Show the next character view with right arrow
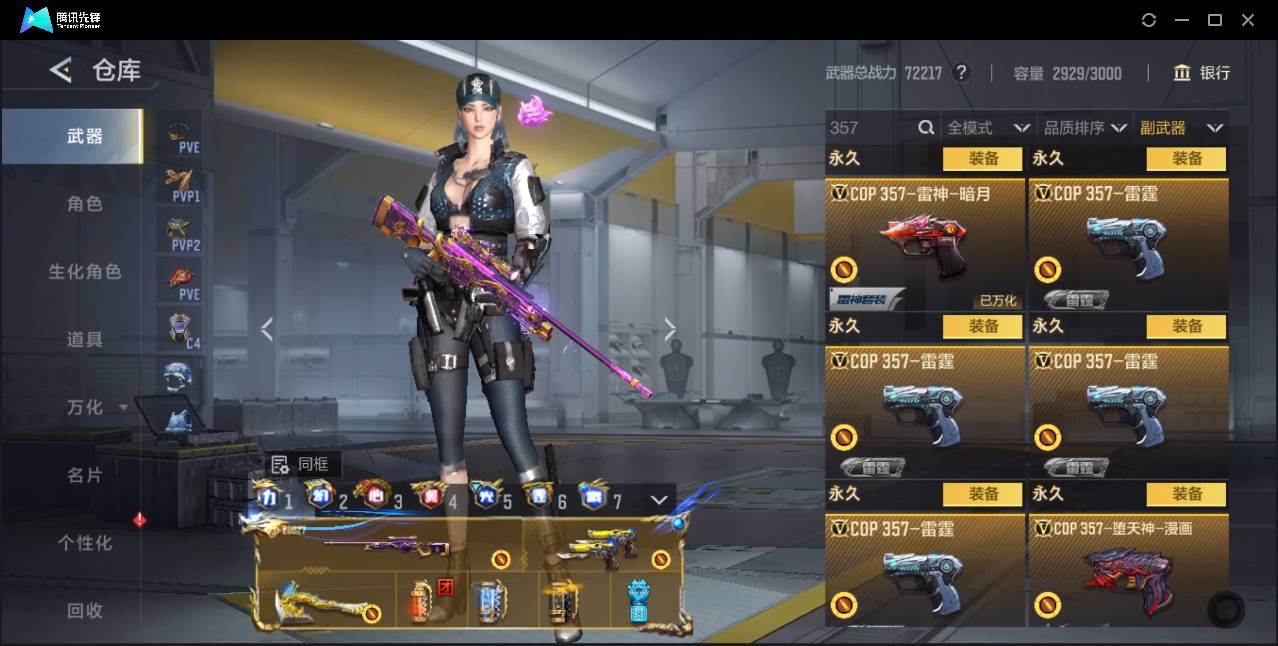The height and width of the screenshot is (646, 1278). coord(670,329)
